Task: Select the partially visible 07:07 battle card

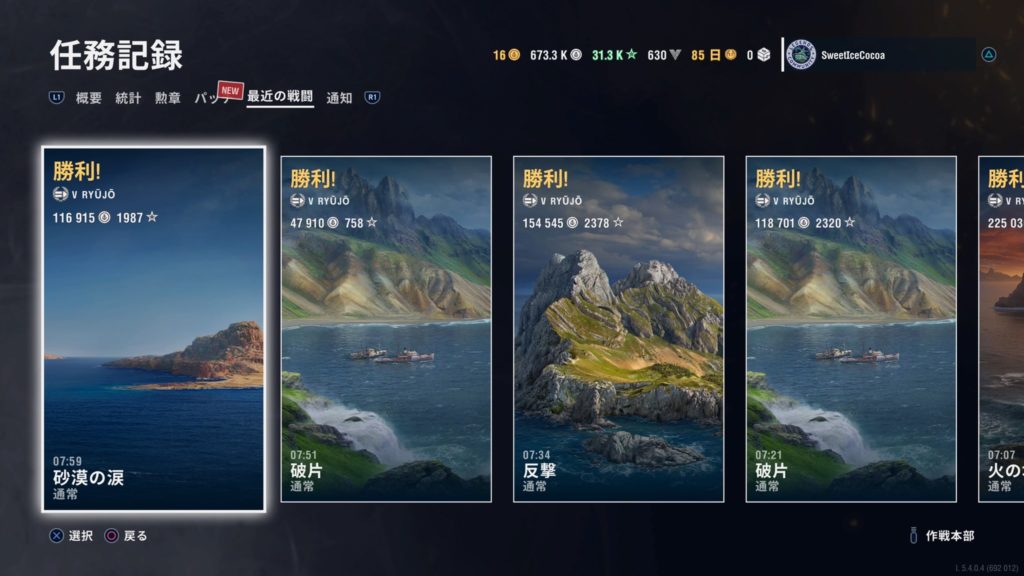Action: (1001, 329)
